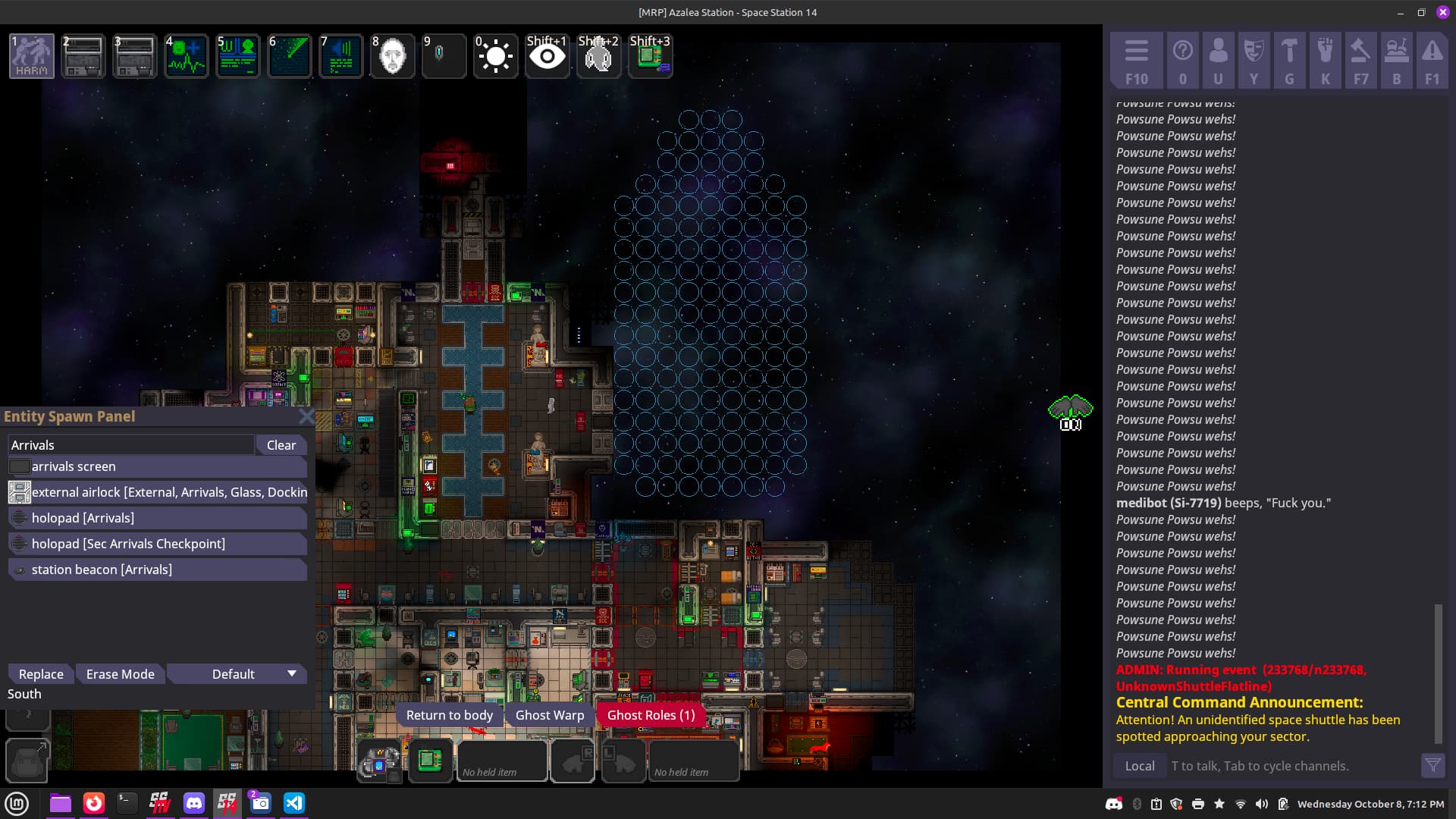Pick holopad [Sec Arrivals Checkpoint] entry
The height and width of the screenshot is (819, 1456).
pyautogui.click(x=158, y=544)
